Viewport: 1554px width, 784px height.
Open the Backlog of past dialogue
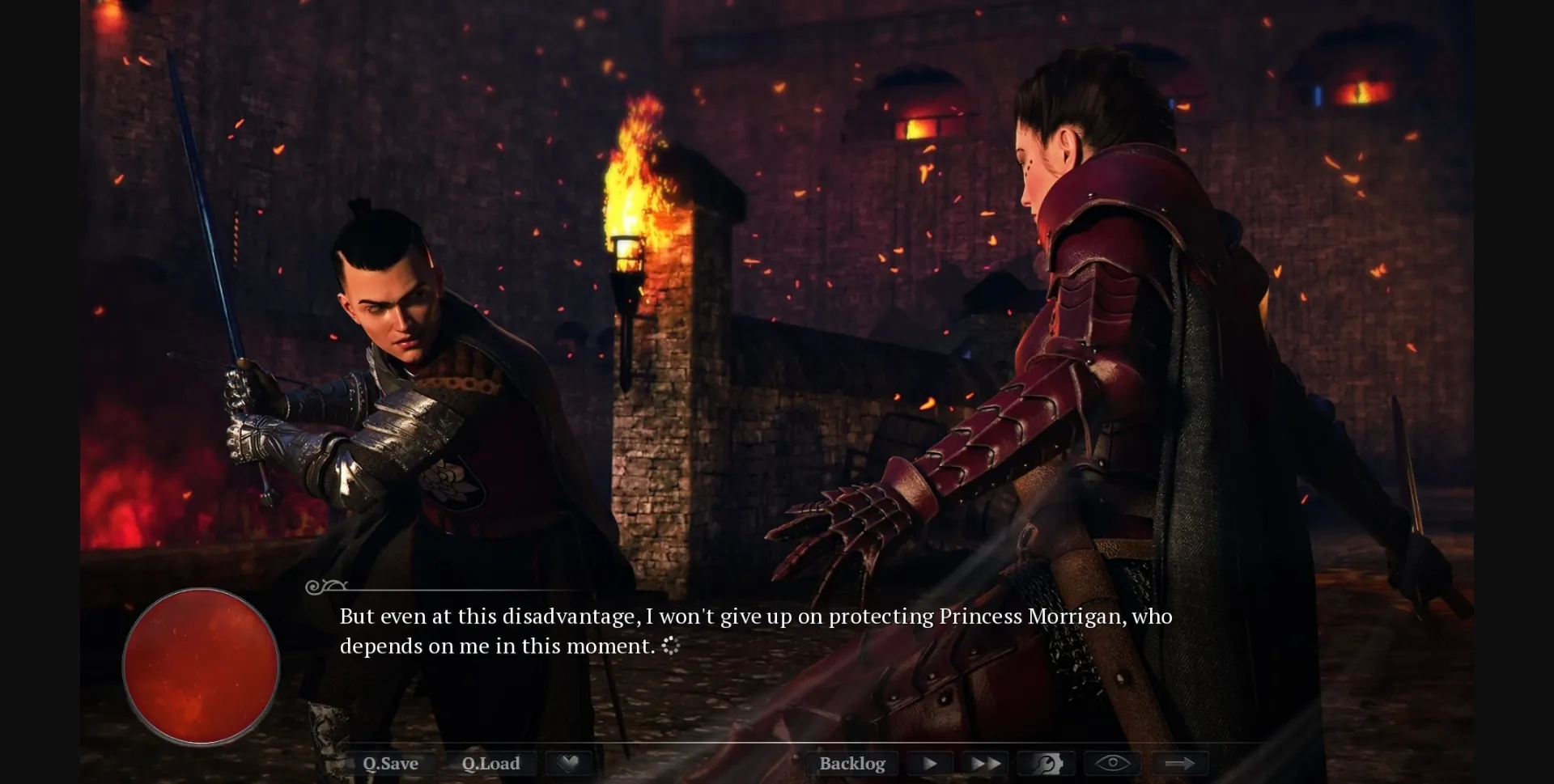coord(852,763)
